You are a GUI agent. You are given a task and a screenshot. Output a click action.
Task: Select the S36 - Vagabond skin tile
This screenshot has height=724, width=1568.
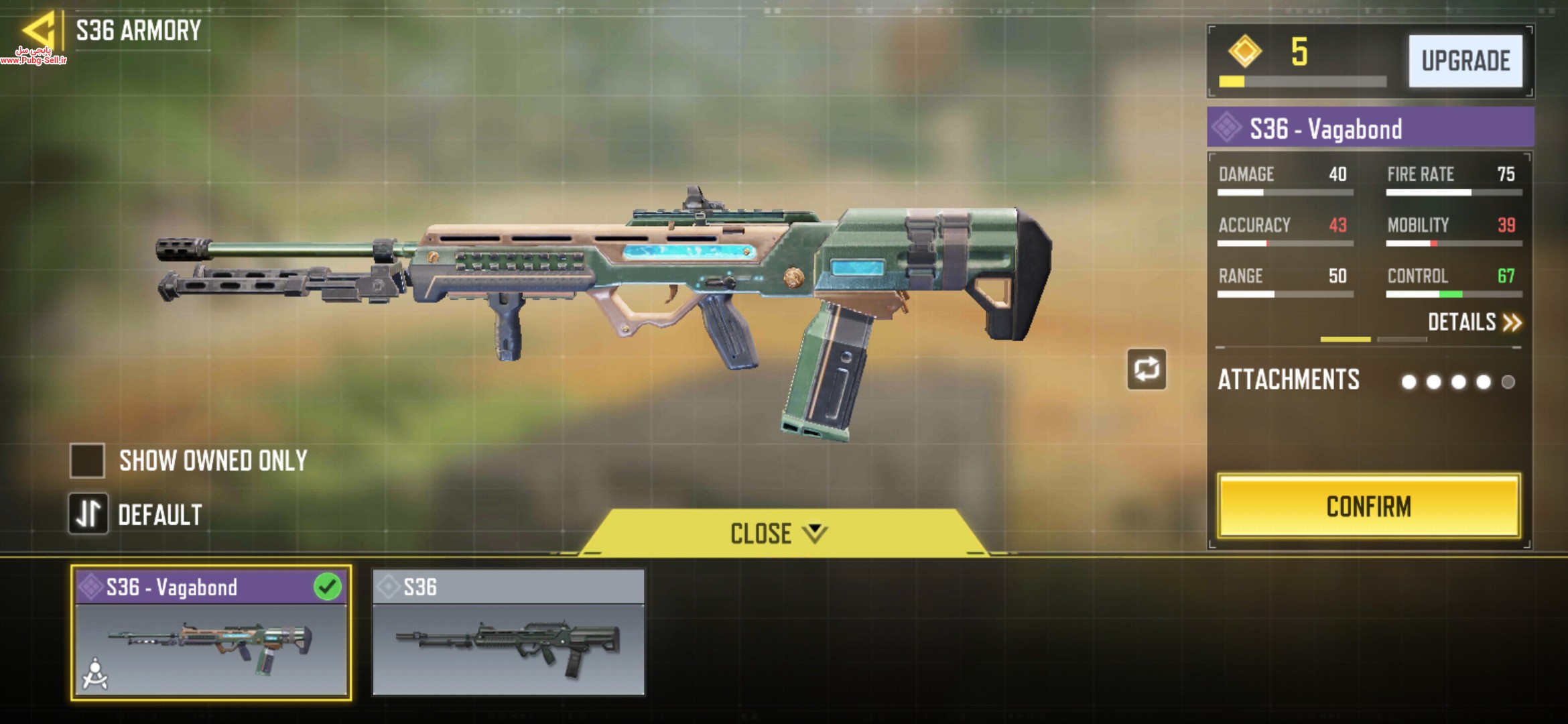click(211, 633)
